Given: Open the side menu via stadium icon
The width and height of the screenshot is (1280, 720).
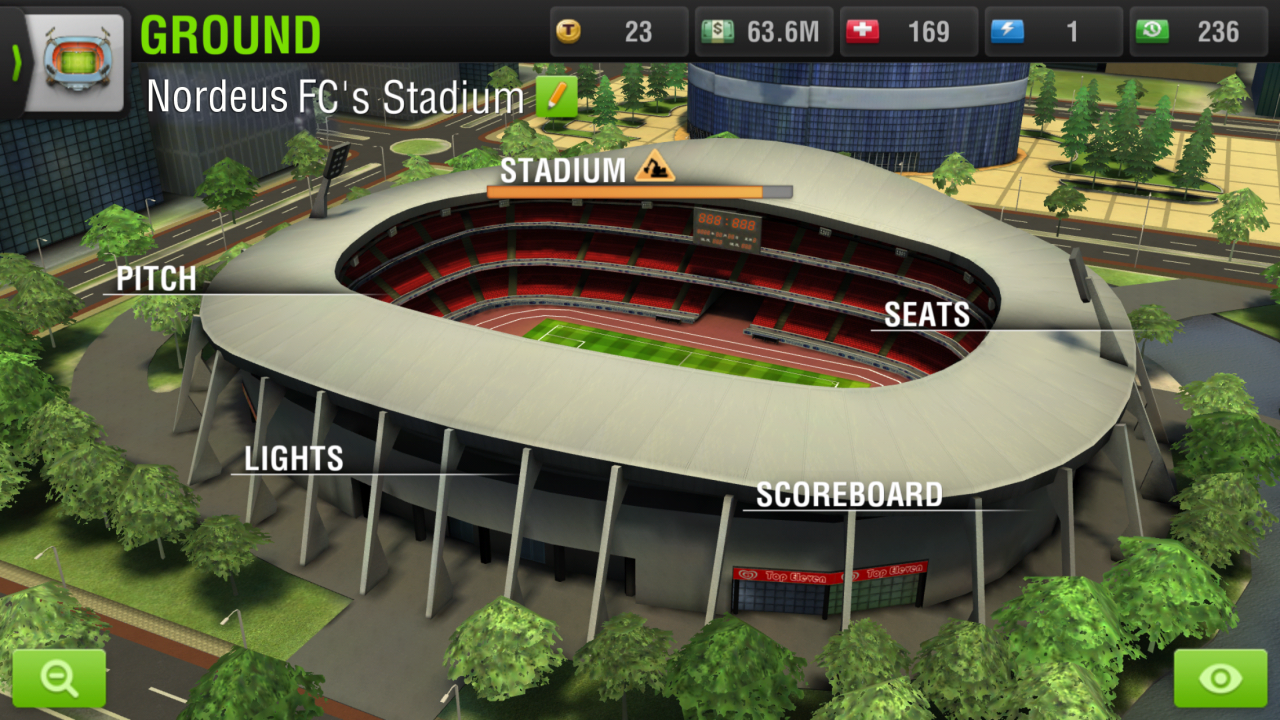Looking at the screenshot, I should (x=76, y=60).
